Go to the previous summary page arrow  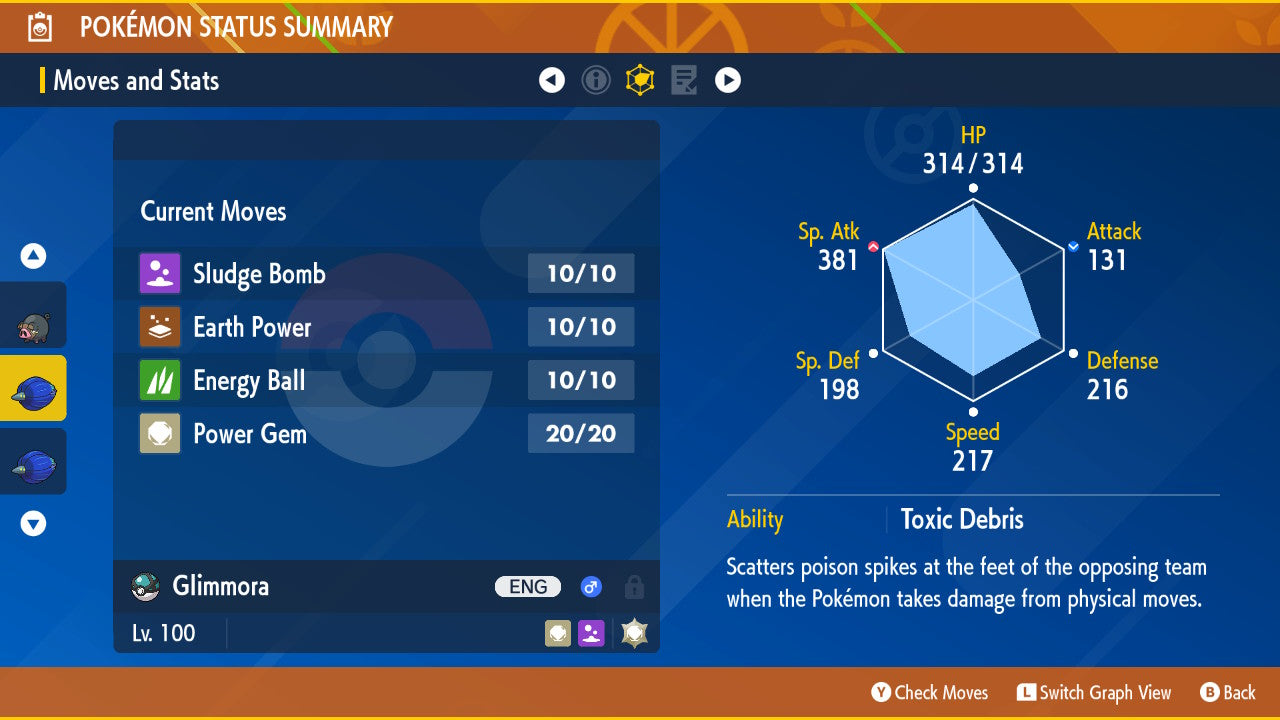coord(552,80)
